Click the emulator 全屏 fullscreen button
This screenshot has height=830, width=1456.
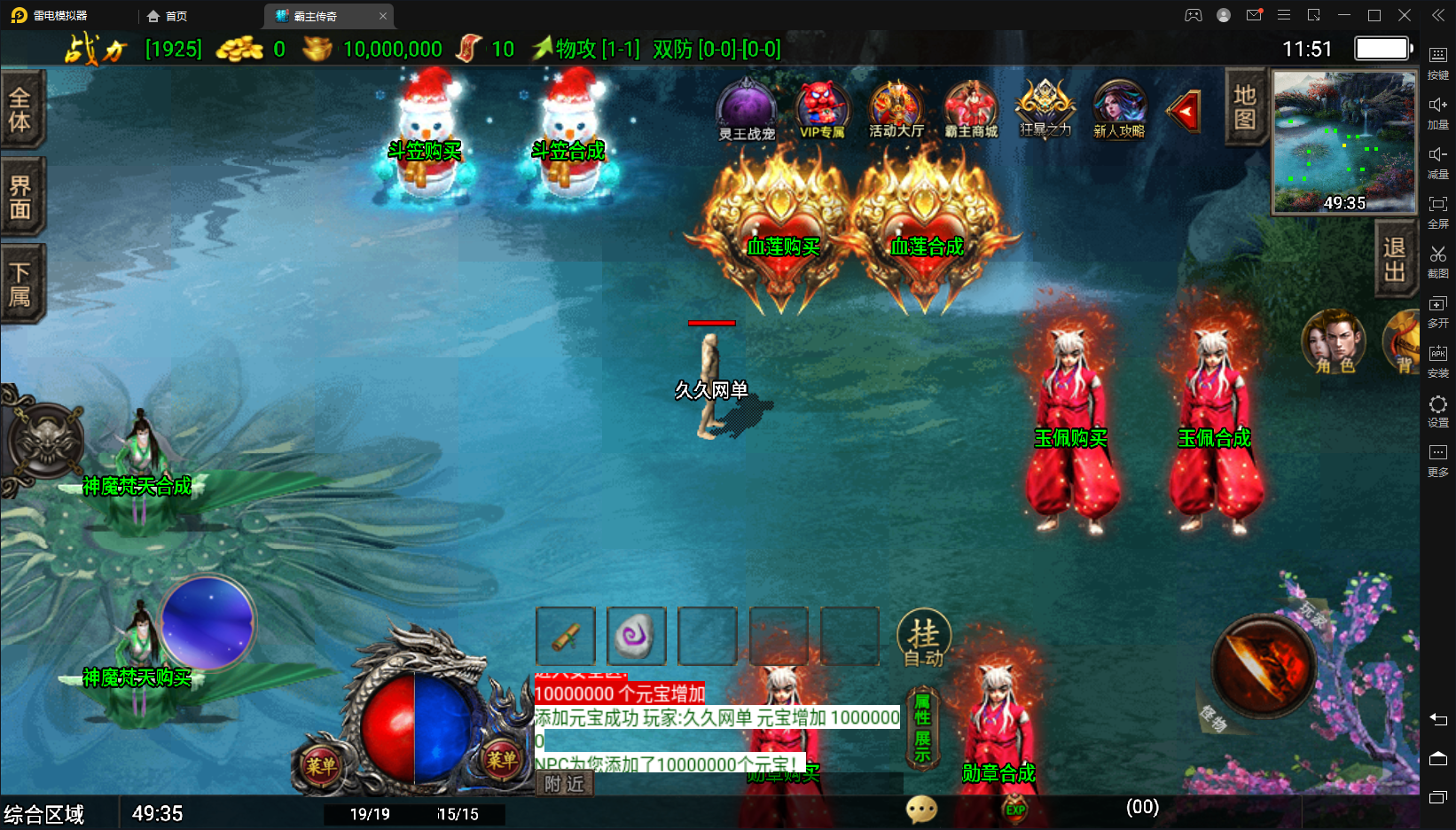point(1438,210)
